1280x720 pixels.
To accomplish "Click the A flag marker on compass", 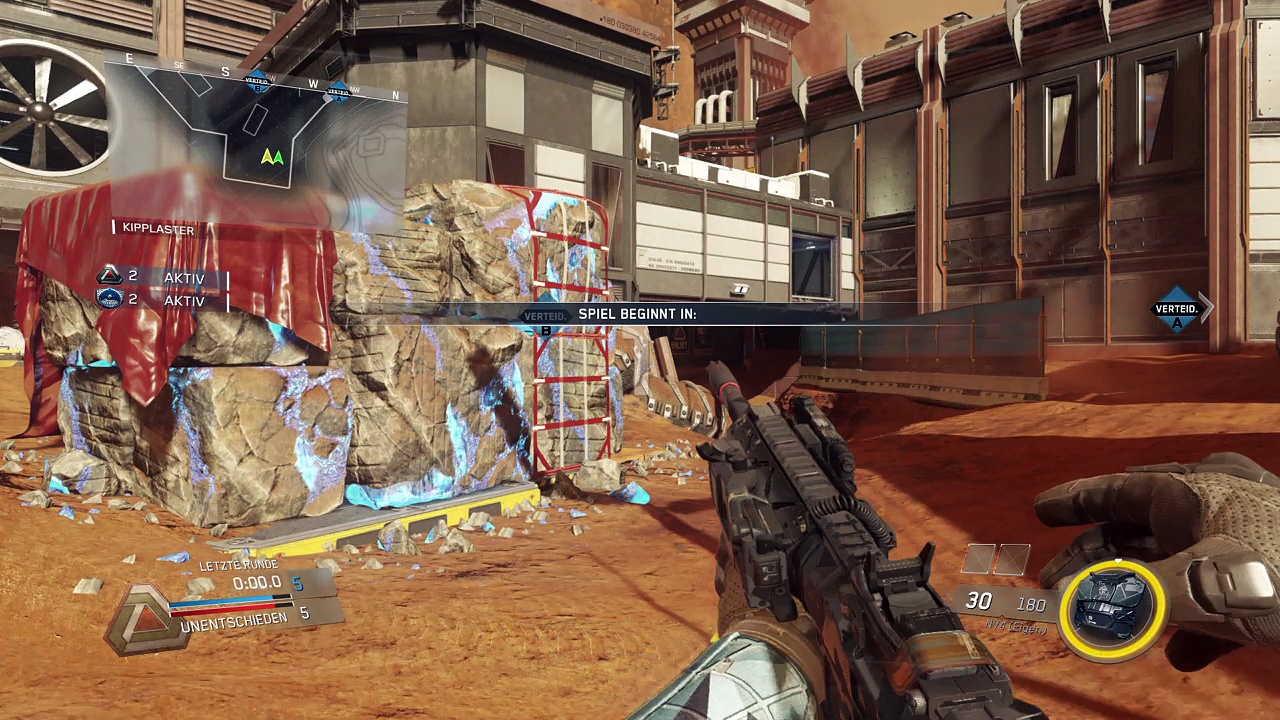I will [x=338, y=93].
